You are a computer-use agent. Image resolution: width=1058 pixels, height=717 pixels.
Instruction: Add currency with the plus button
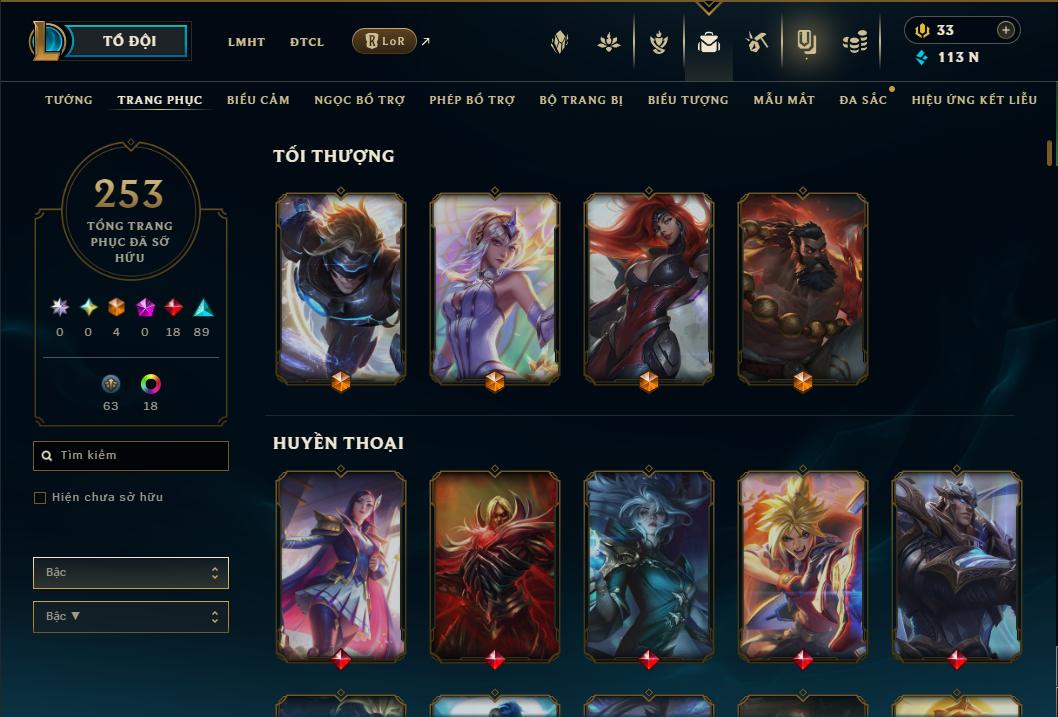click(1005, 30)
